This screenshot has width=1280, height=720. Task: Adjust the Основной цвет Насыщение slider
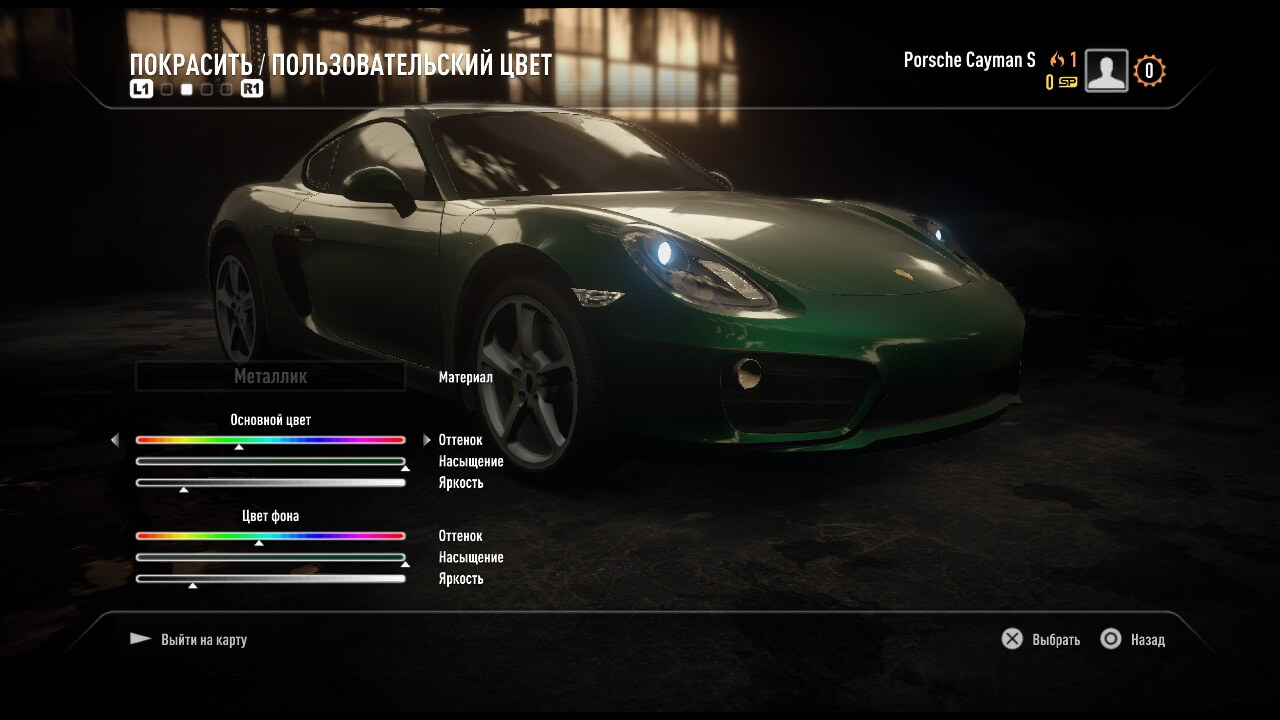click(270, 461)
